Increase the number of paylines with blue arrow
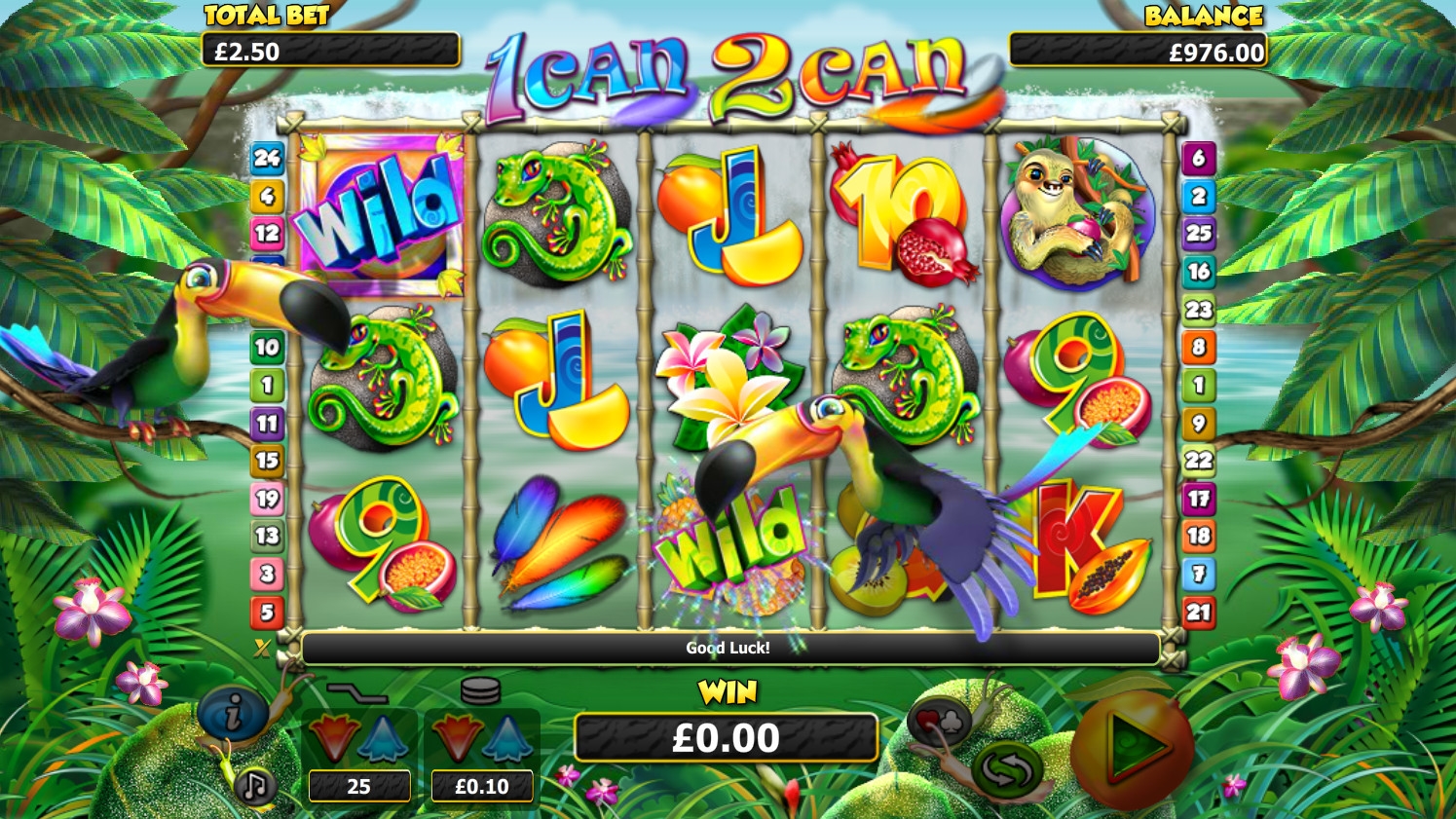This screenshot has width=1456, height=819. tap(383, 738)
